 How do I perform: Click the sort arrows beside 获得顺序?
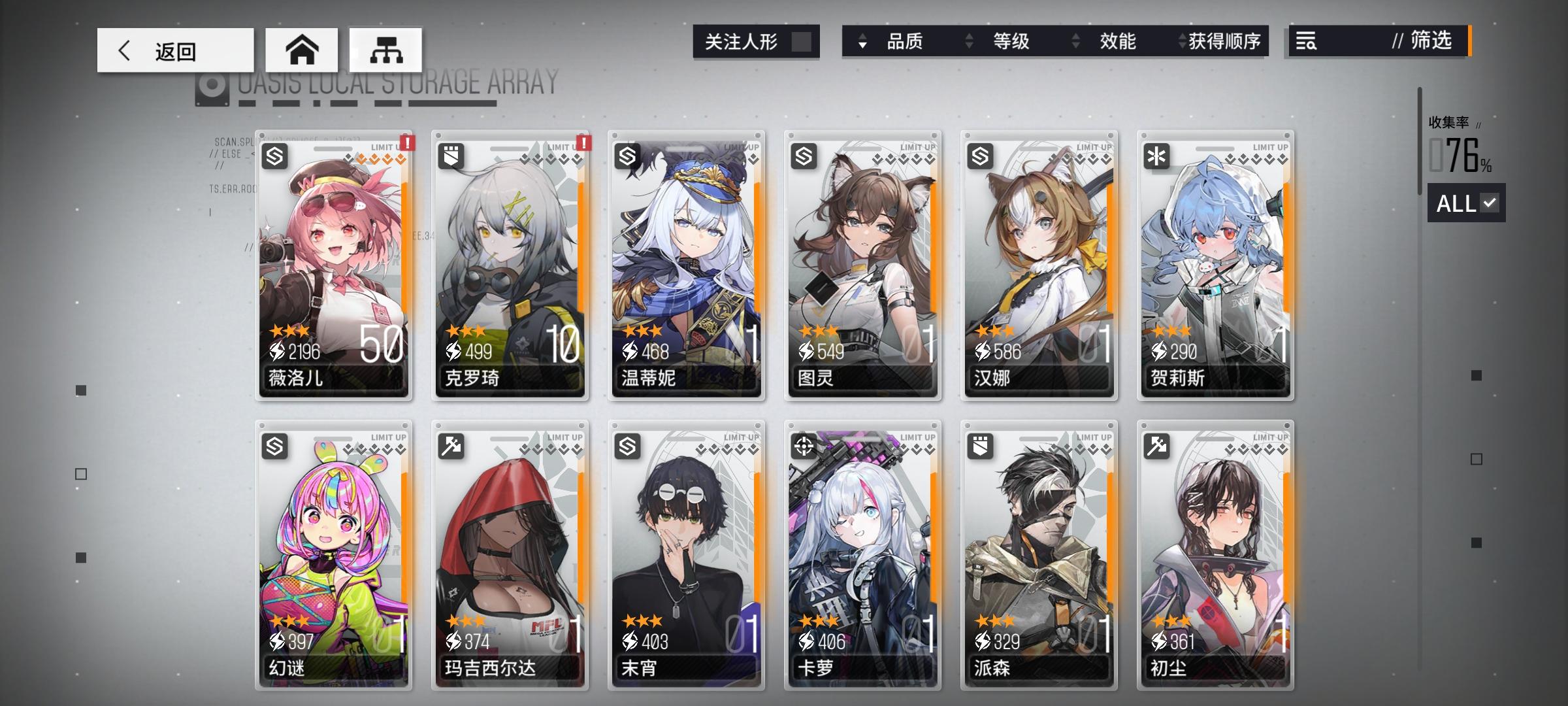click(x=1181, y=42)
